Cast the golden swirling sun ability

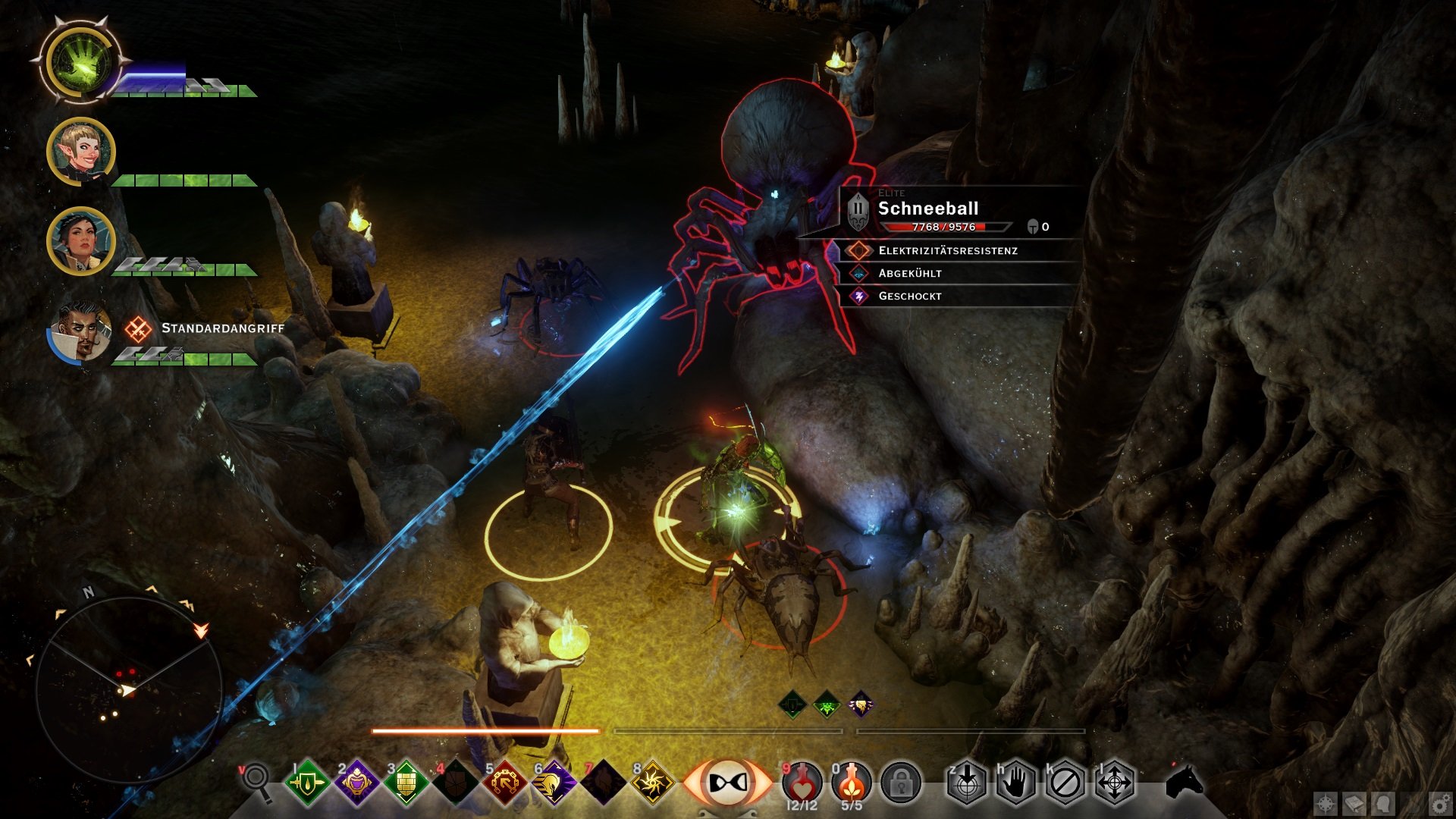pyautogui.click(x=653, y=783)
